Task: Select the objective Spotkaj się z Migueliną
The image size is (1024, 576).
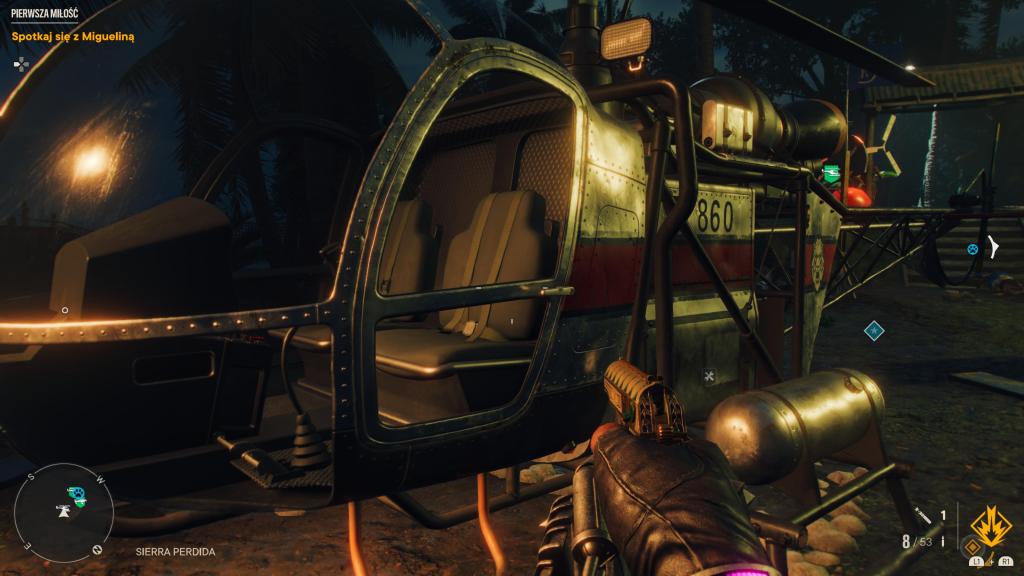Action: [x=73, y=36]
